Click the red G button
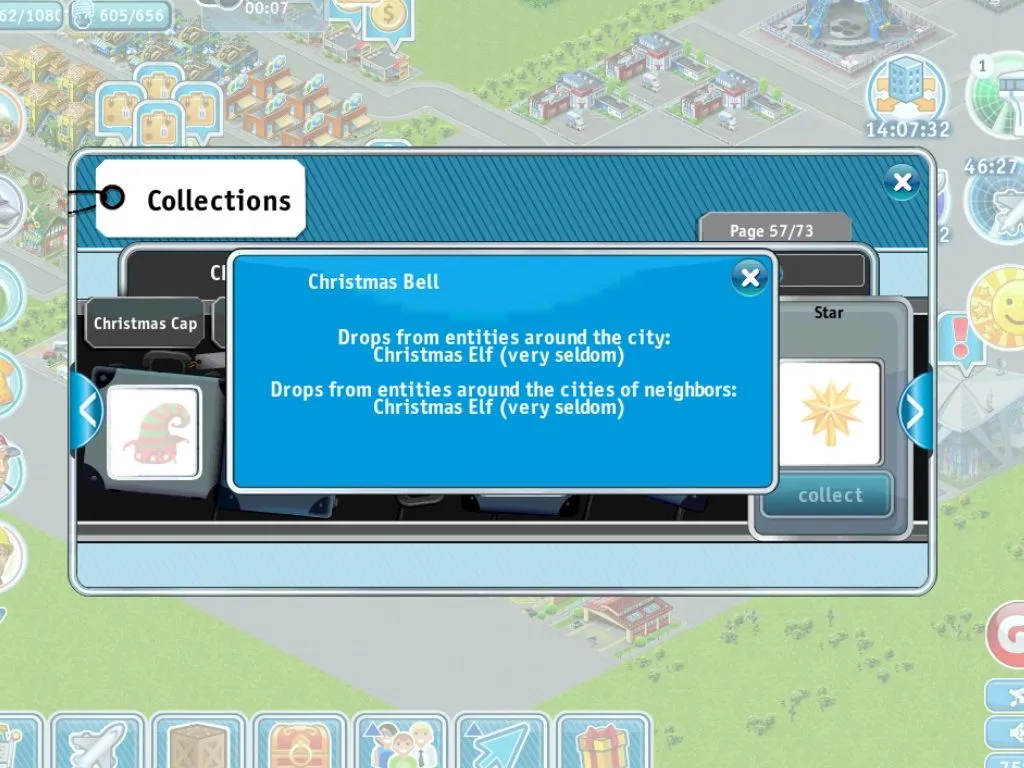Screen dimensions: 1024x768 1006,634
